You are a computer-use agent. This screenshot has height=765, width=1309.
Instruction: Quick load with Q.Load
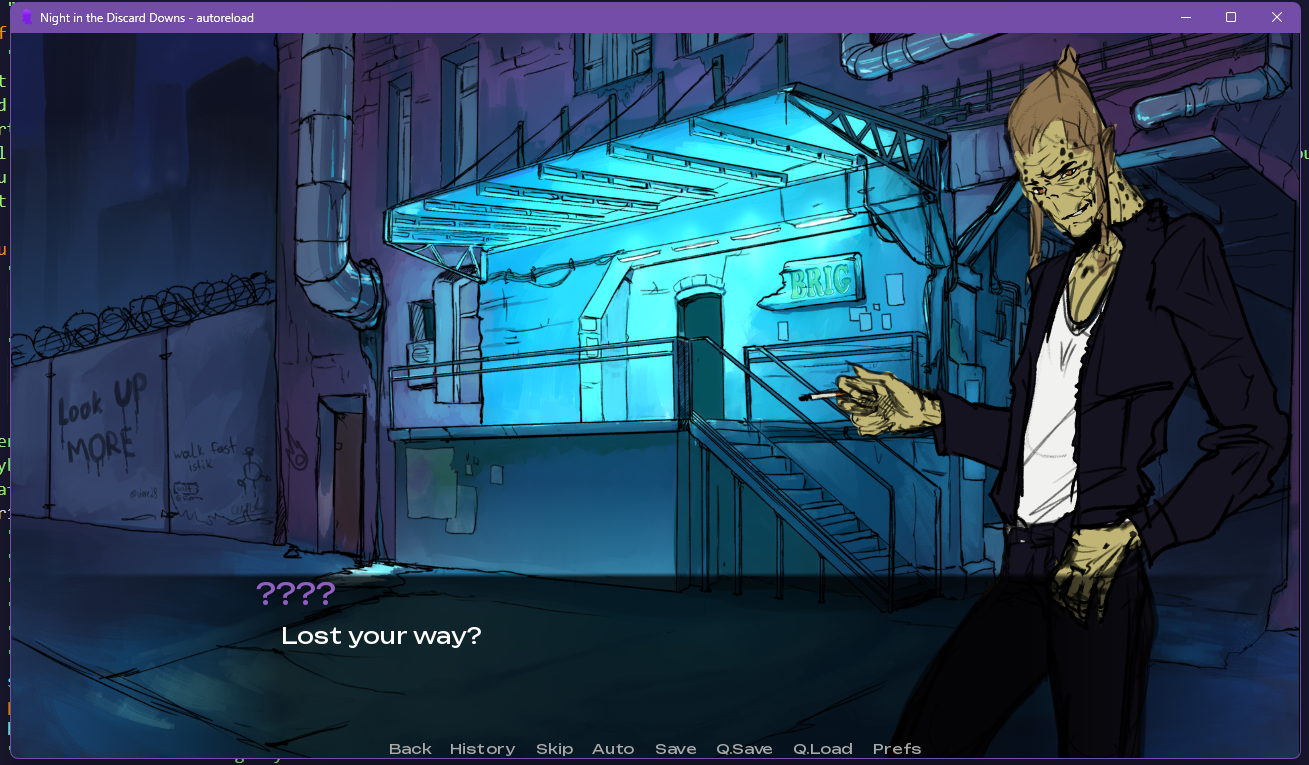click(x=822, y=749)
